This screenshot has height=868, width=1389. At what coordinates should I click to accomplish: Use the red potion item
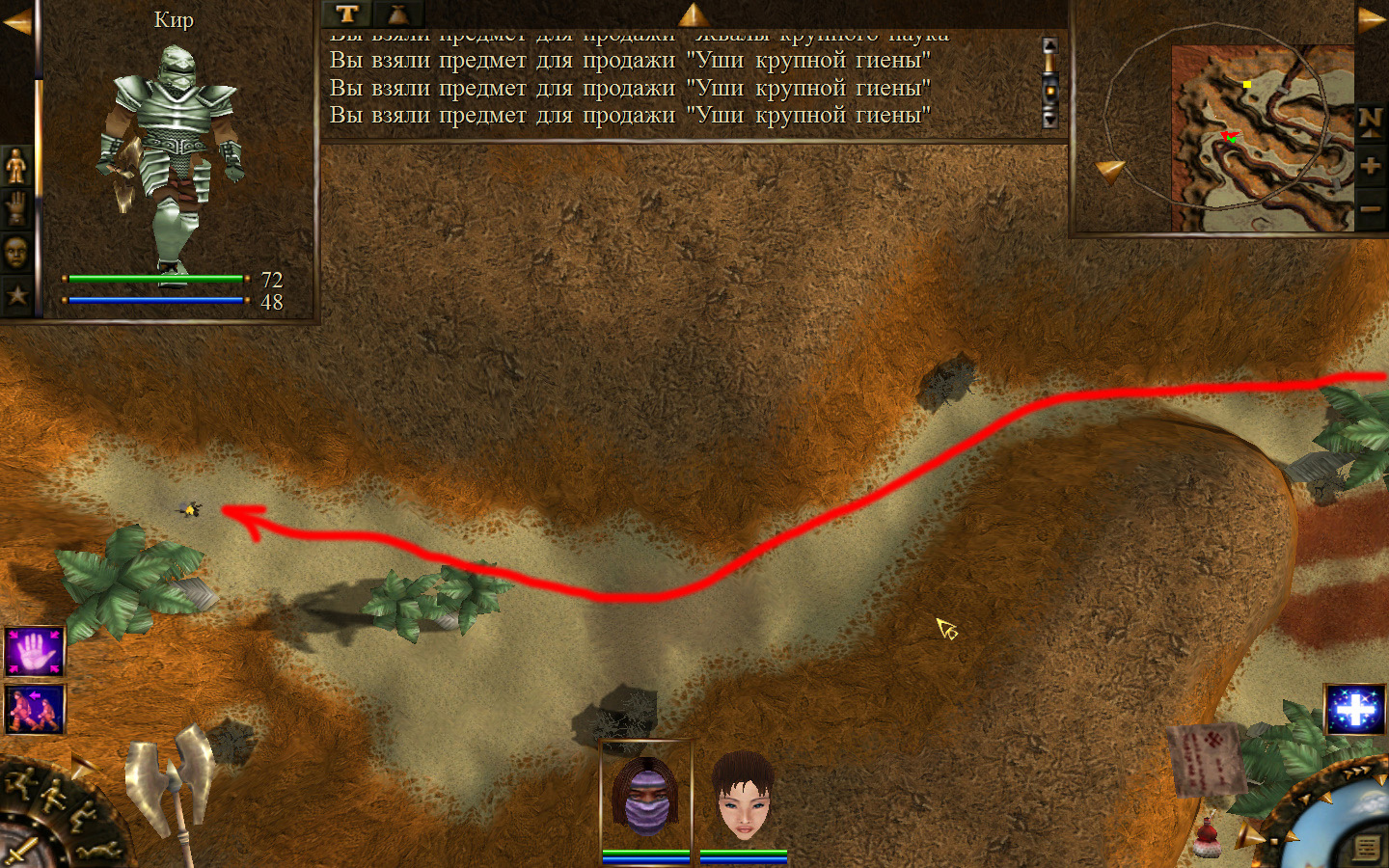(1207, 837)
